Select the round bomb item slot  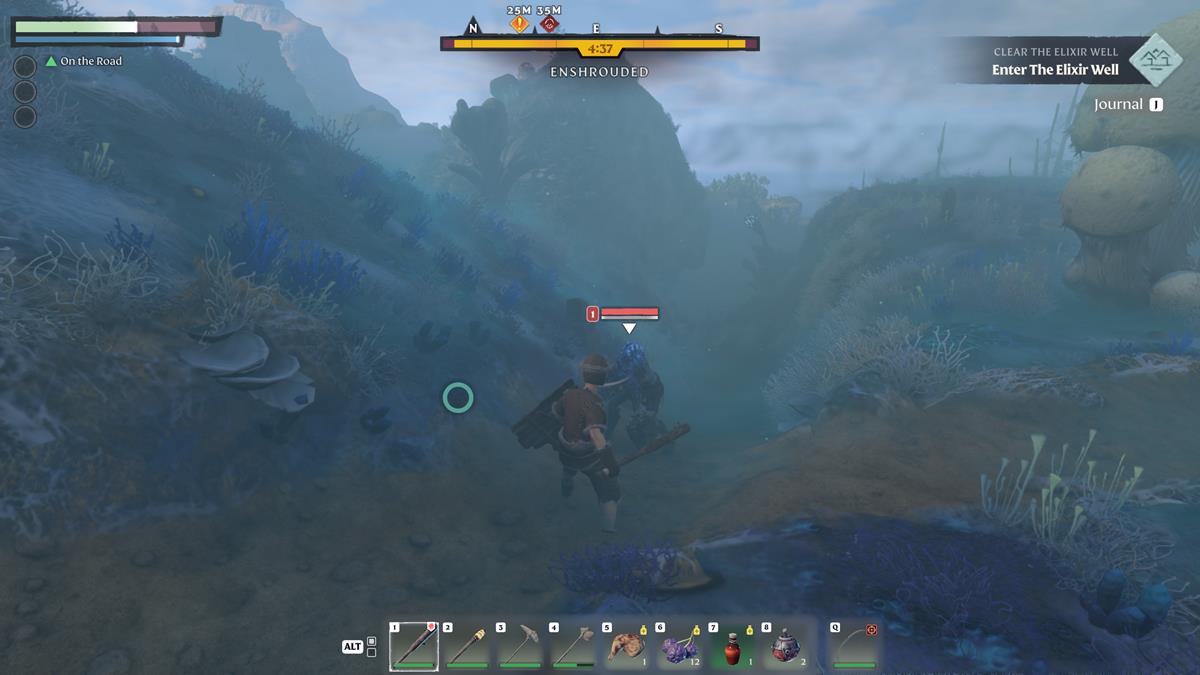click(787, 647)
